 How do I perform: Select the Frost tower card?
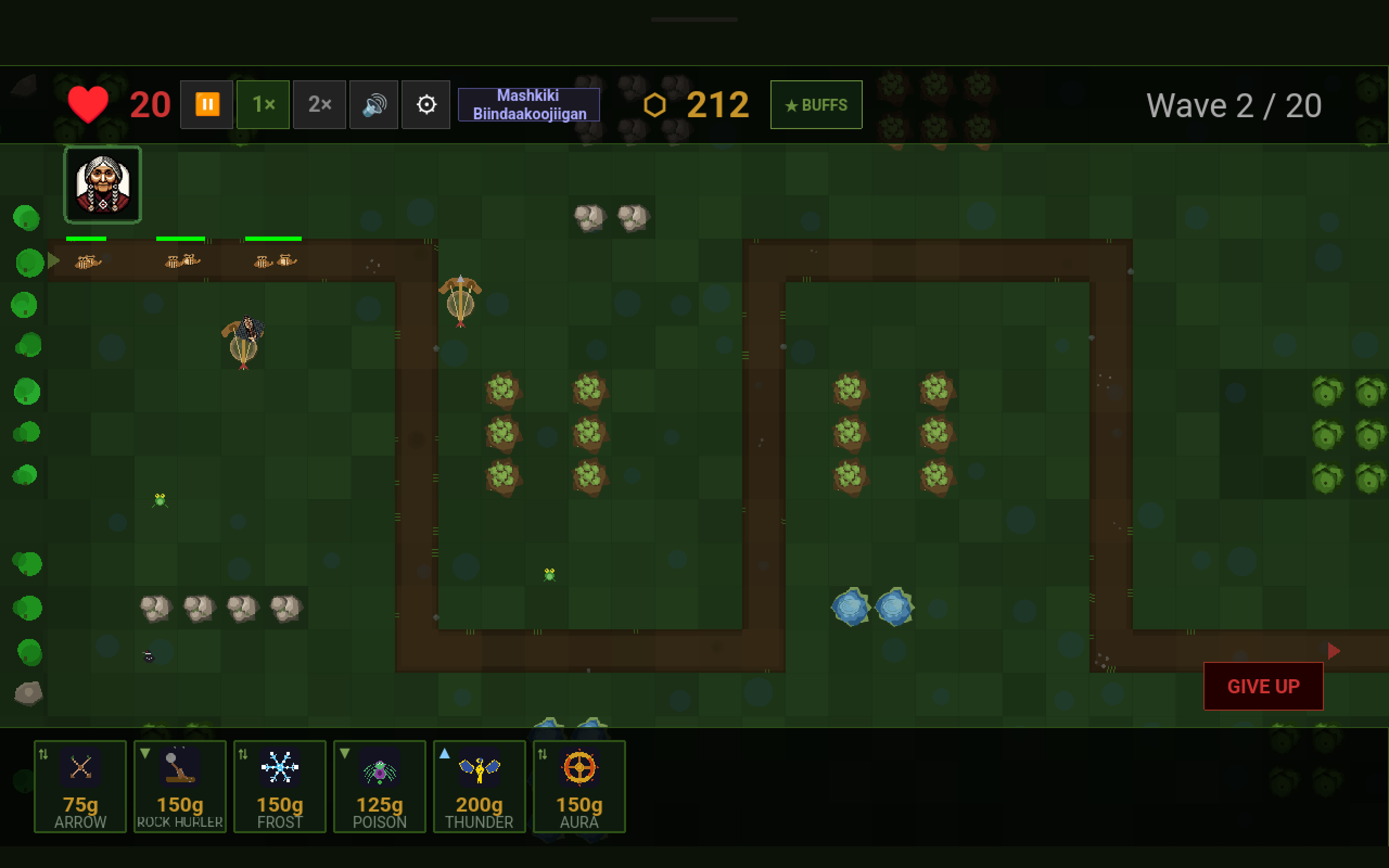(x=279, y=787)
